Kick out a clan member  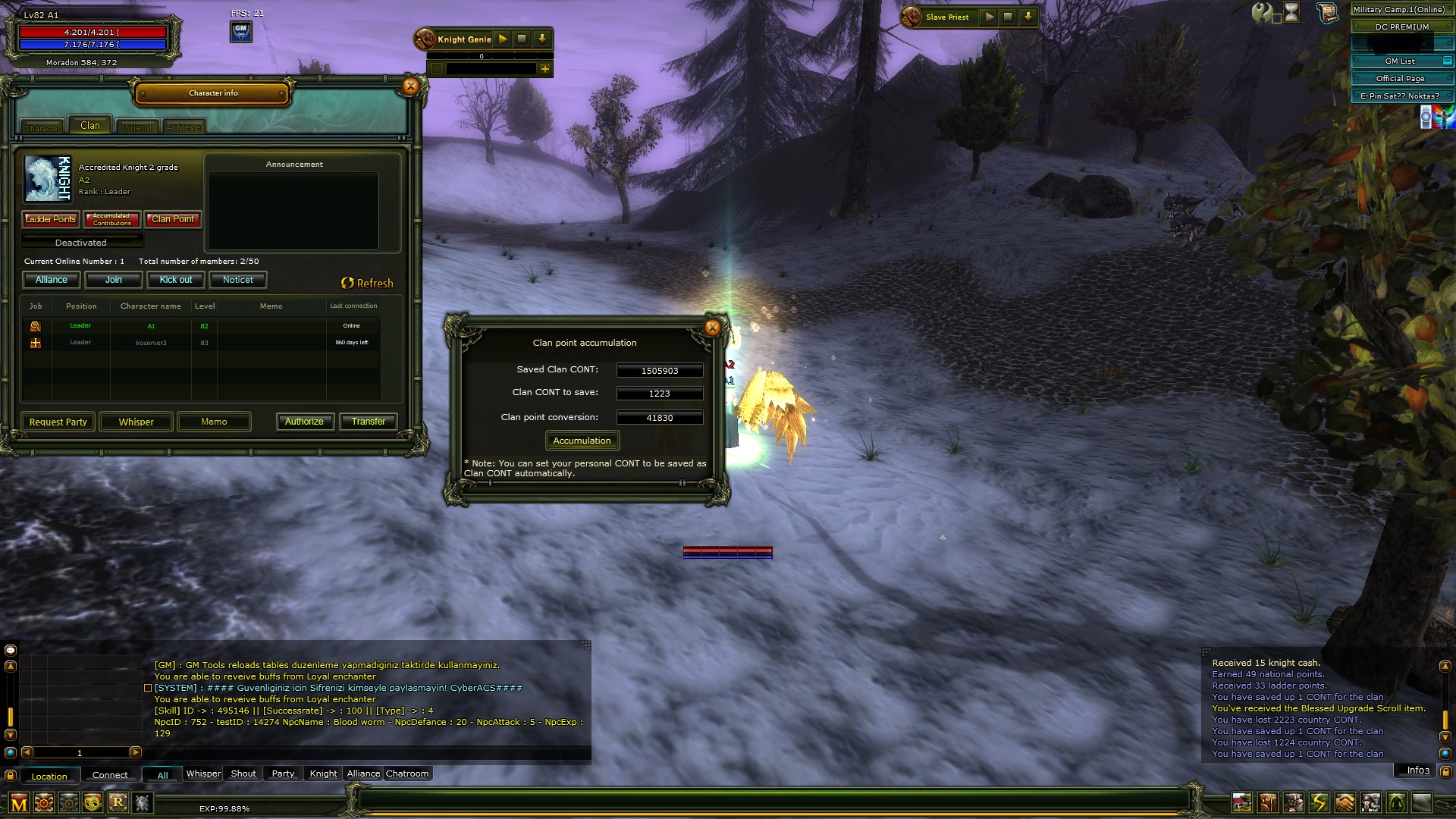(x=176, y=280)
